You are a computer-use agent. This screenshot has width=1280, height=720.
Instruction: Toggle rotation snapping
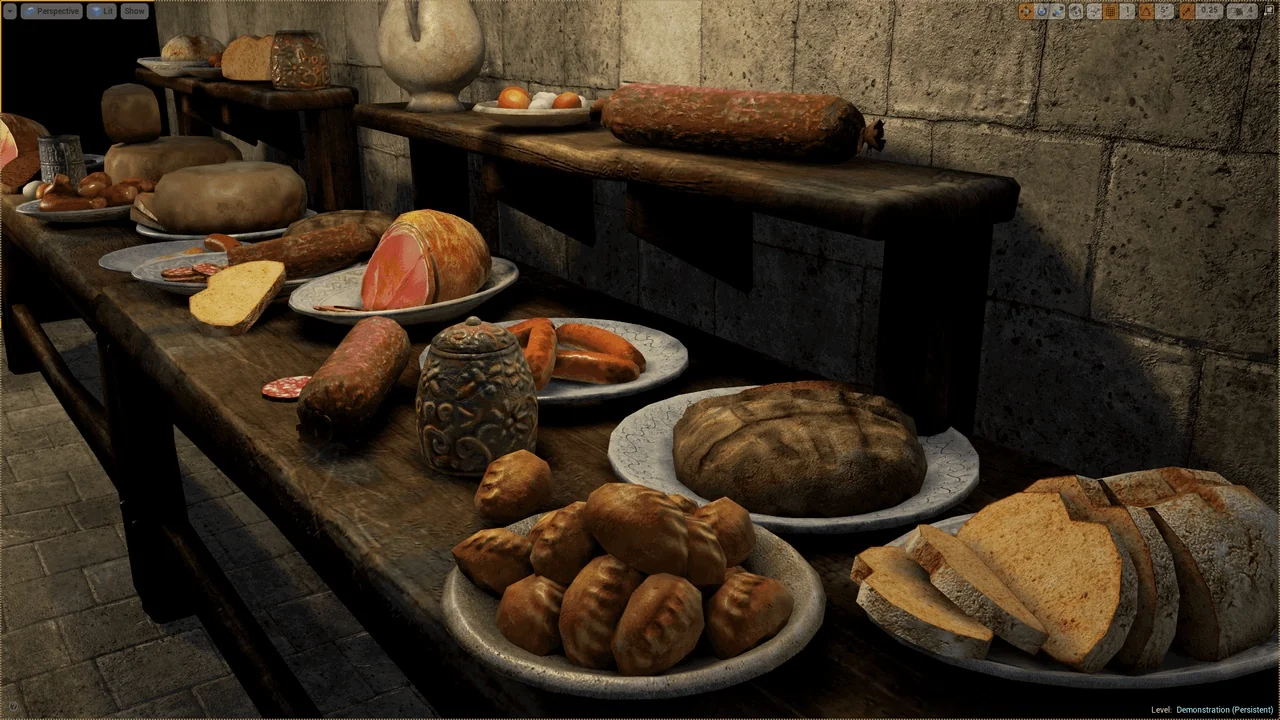[1146, 11]
